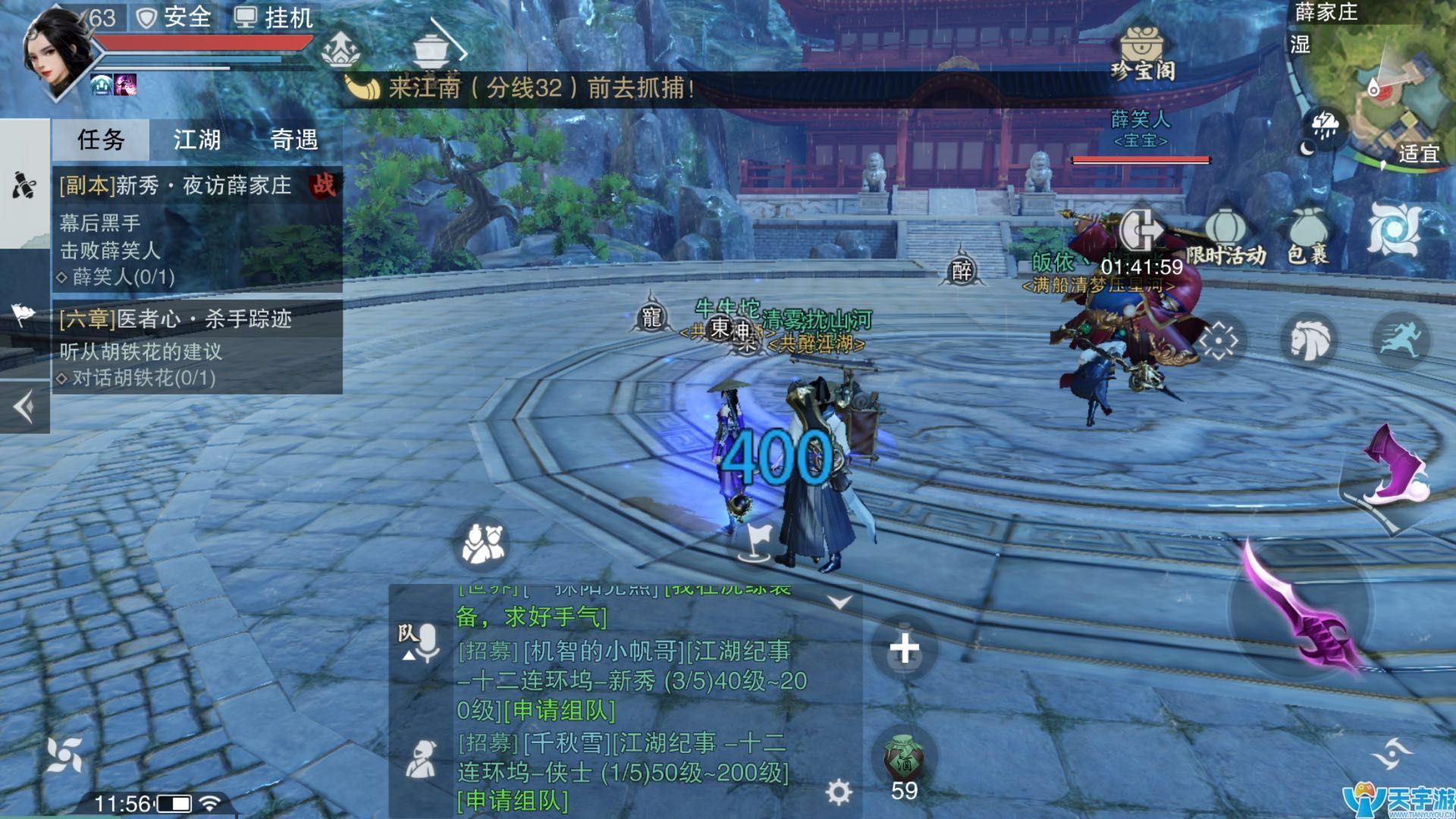This screenshot has height=819, width=1456.
Task: Expand the chat window with the down arrow
Action: pos(839,601)
